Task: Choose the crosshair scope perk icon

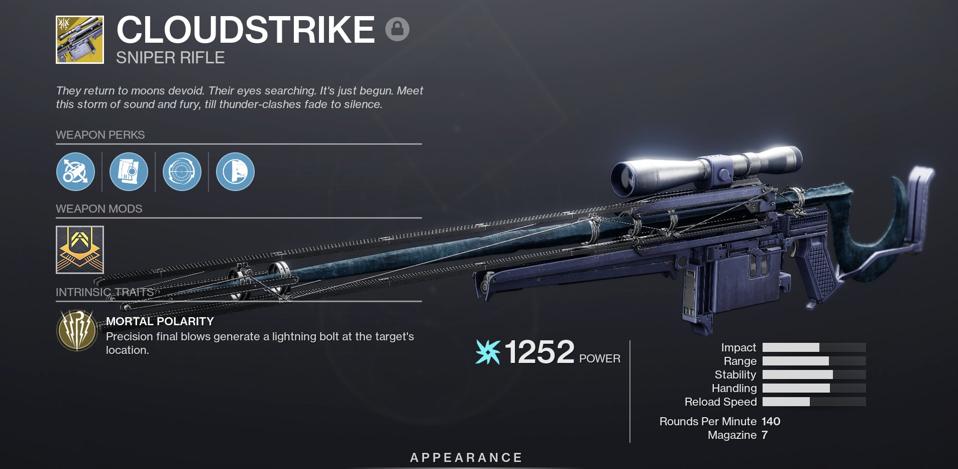Action: pyautogui.click(x=182, y=172)
